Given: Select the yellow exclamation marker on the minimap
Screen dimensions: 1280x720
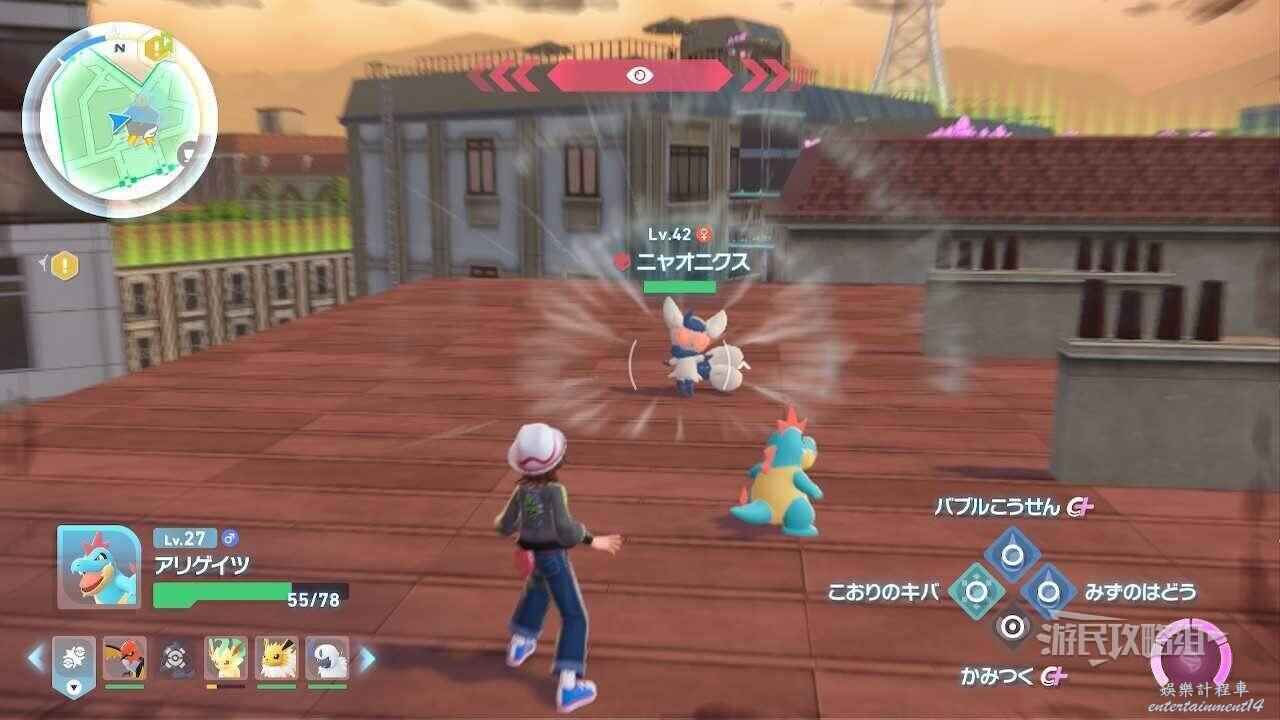Looking at the screenshot, I should tap(156, 46).
